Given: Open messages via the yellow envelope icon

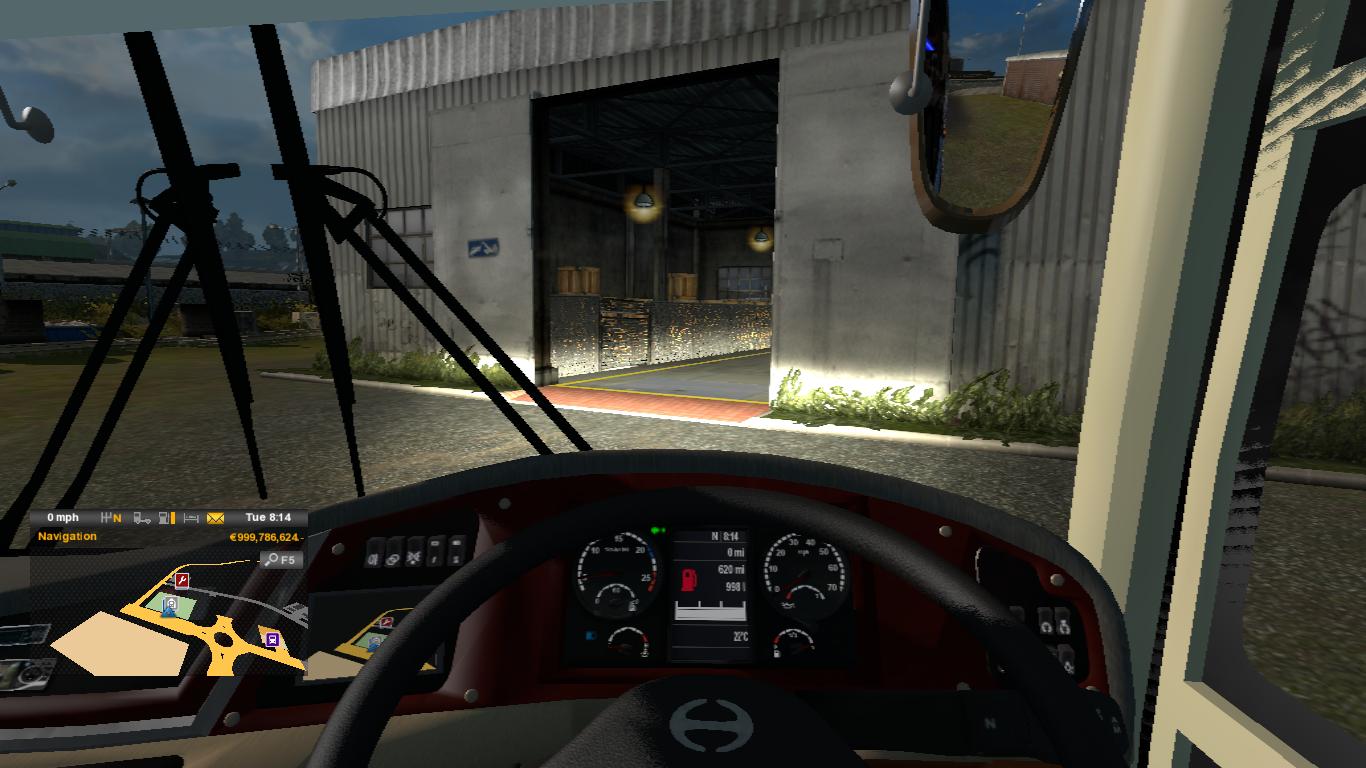Looking at the screenshot, I should [x=216, y=516].
